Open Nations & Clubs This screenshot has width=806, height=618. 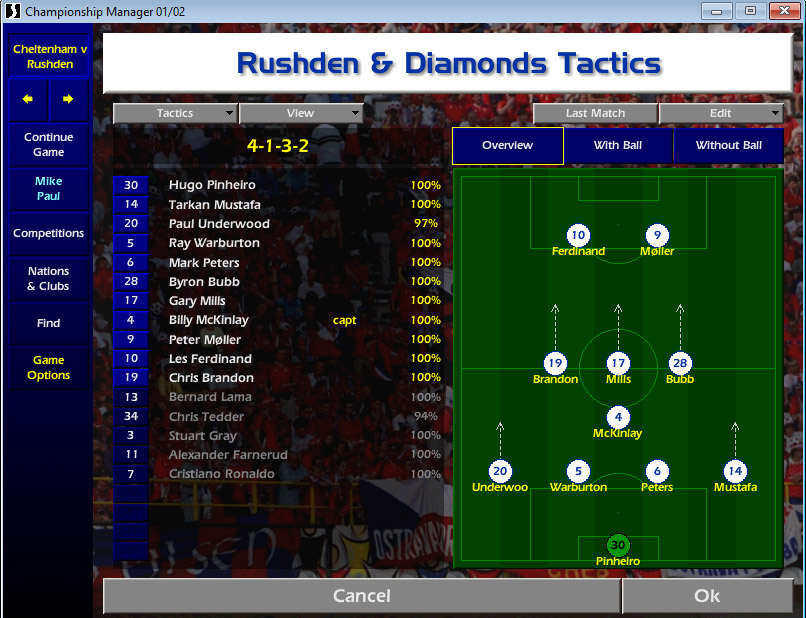(49, 278)
